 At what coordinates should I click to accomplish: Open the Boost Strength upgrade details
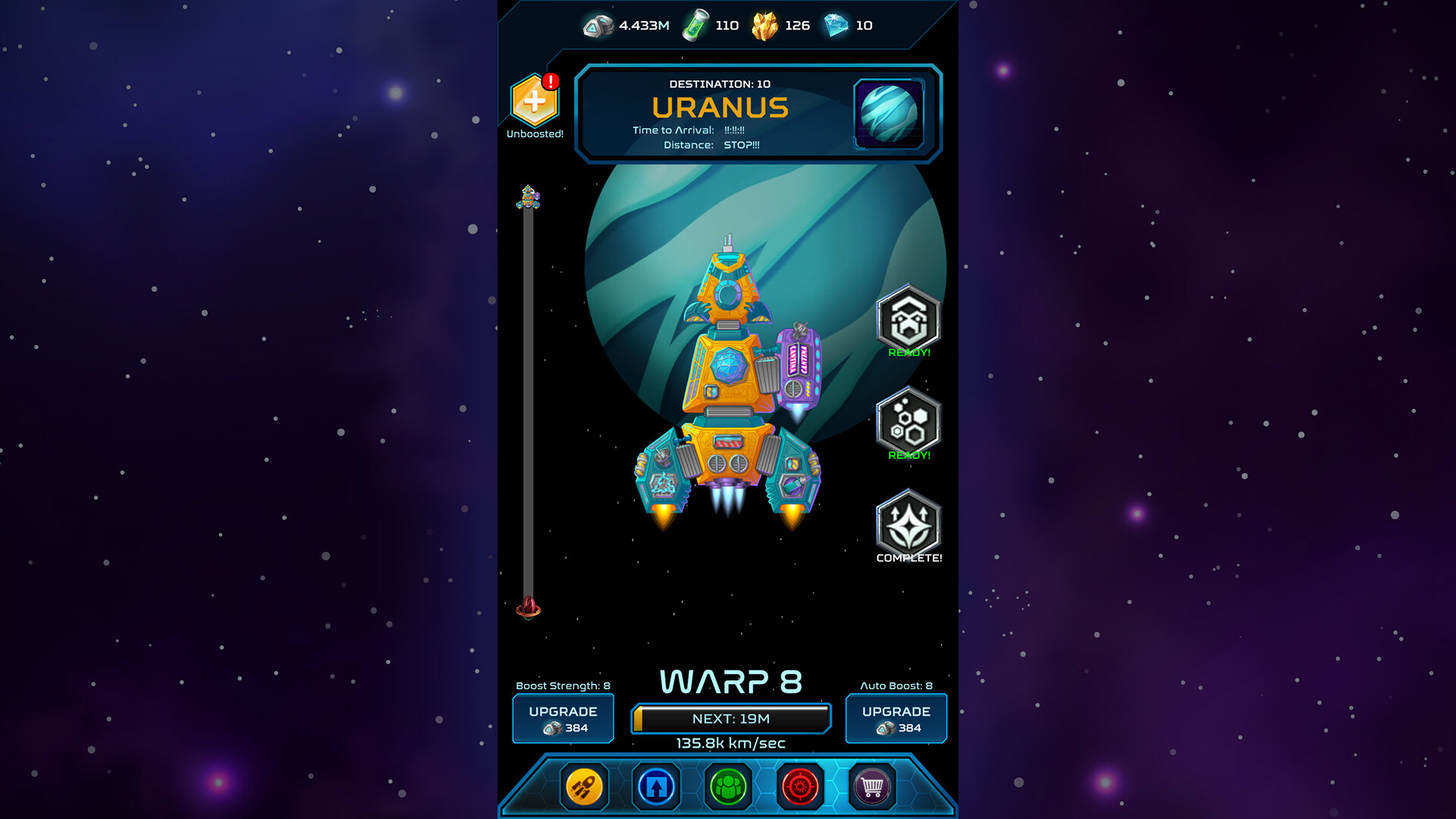click(563, 718)
